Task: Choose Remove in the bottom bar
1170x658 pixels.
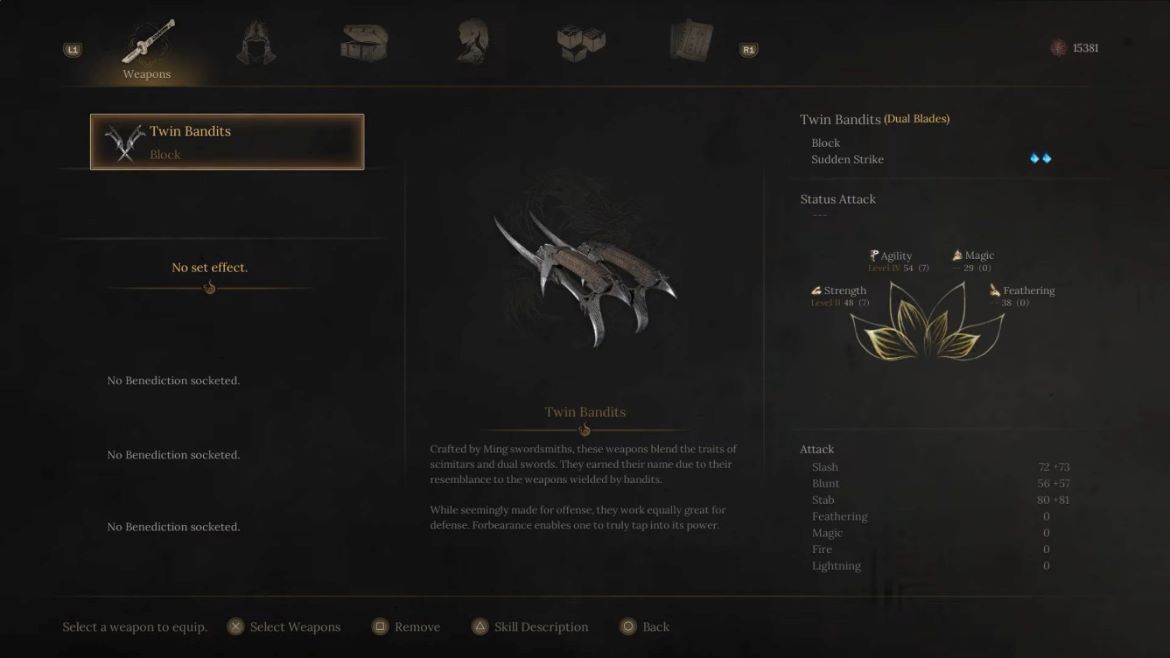Action: (x=407, y=627)
